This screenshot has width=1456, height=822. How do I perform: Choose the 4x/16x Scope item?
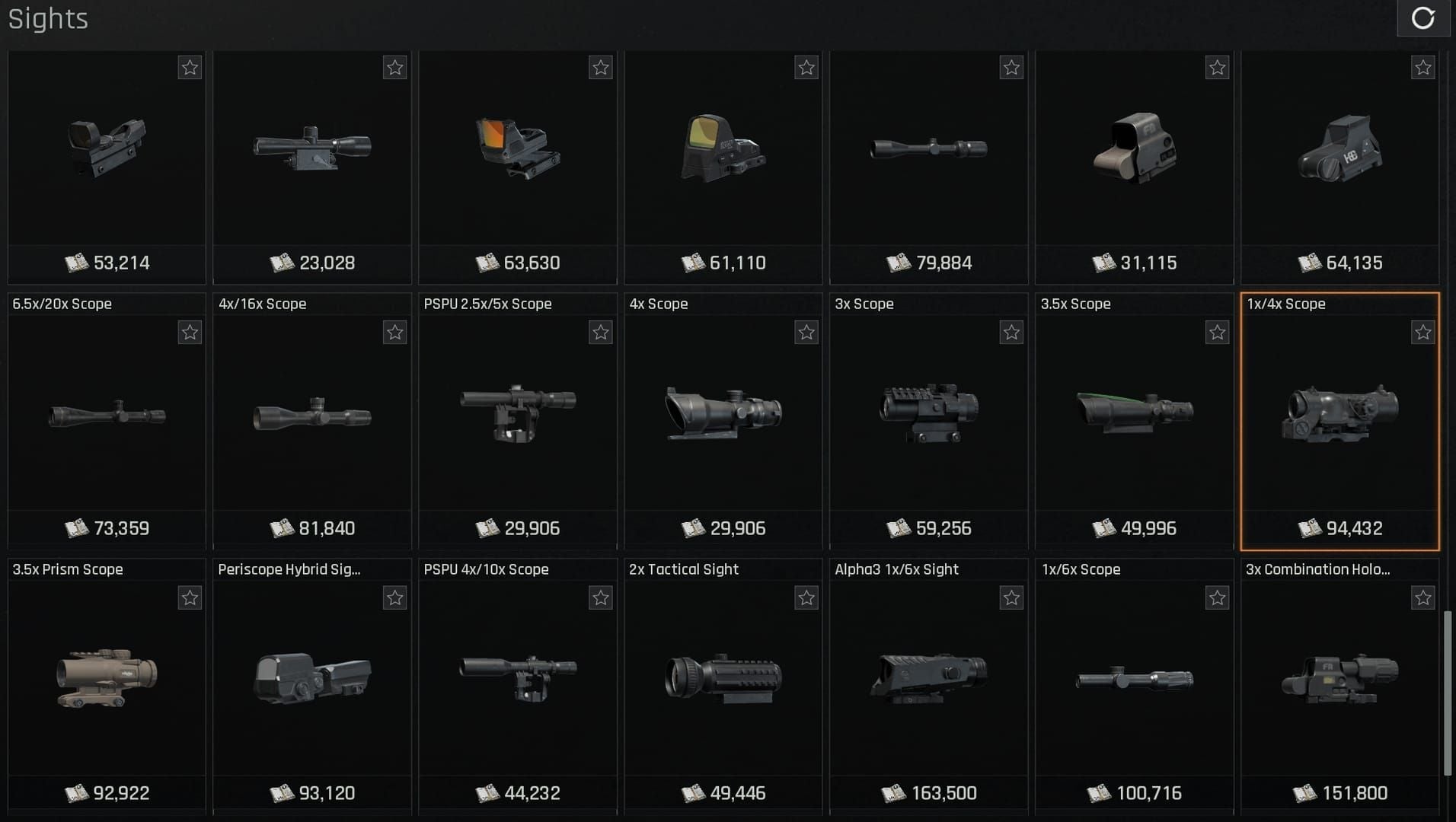(312, 416)
